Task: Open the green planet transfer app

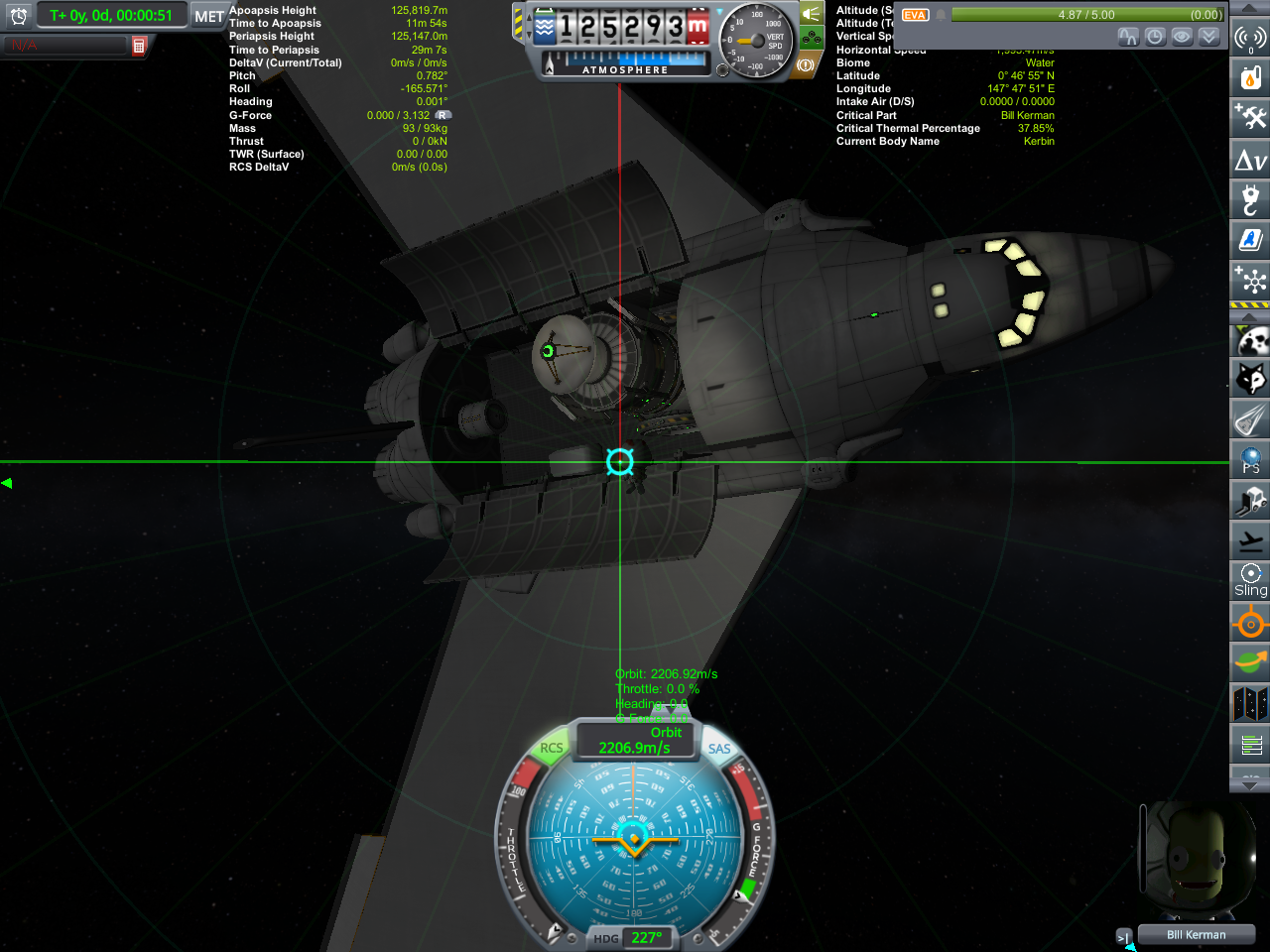Action: point(1250,661)
